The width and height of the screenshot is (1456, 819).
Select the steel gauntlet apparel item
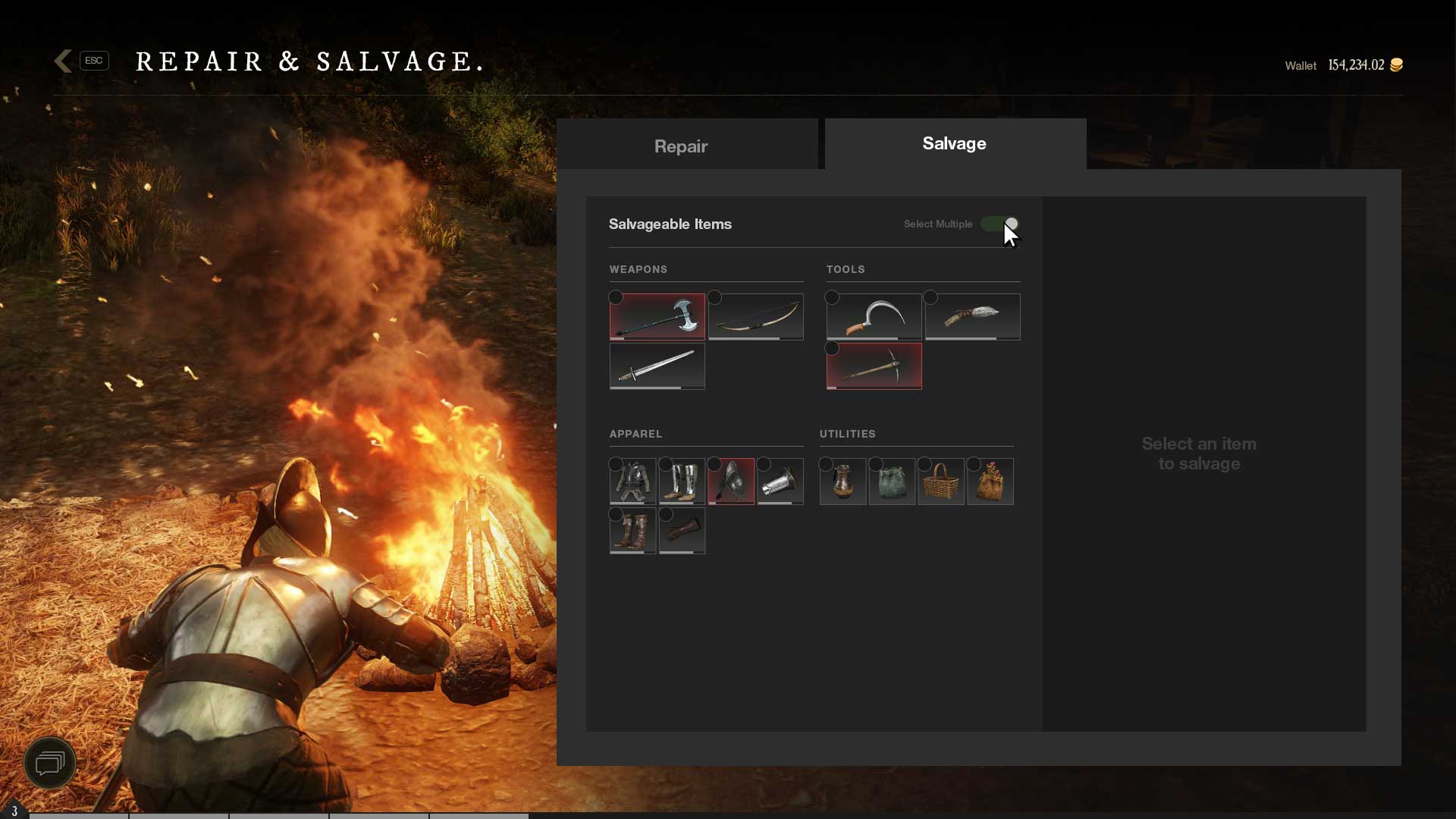click(780, 482)
